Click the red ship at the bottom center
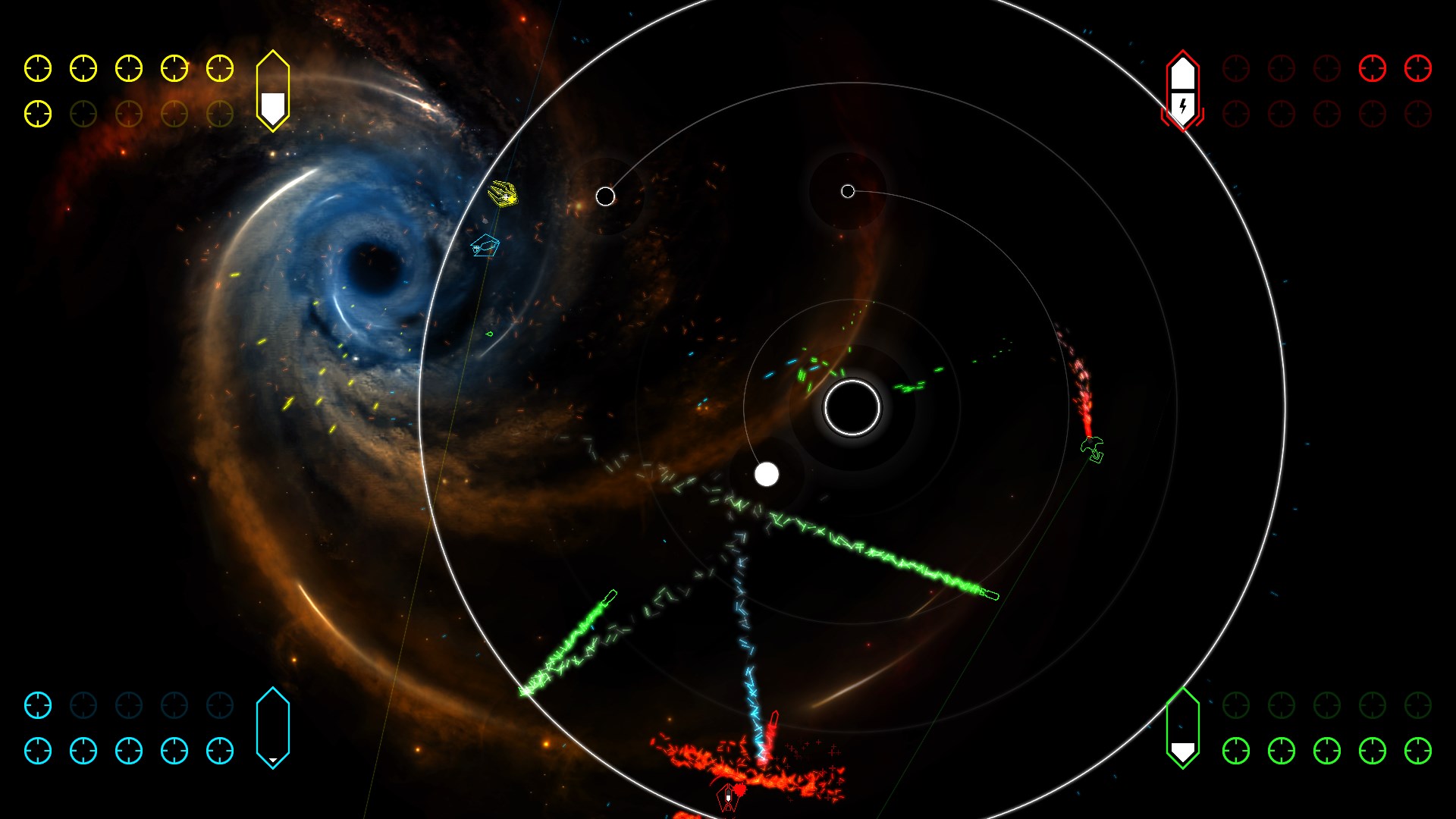 tap(727, 797)
